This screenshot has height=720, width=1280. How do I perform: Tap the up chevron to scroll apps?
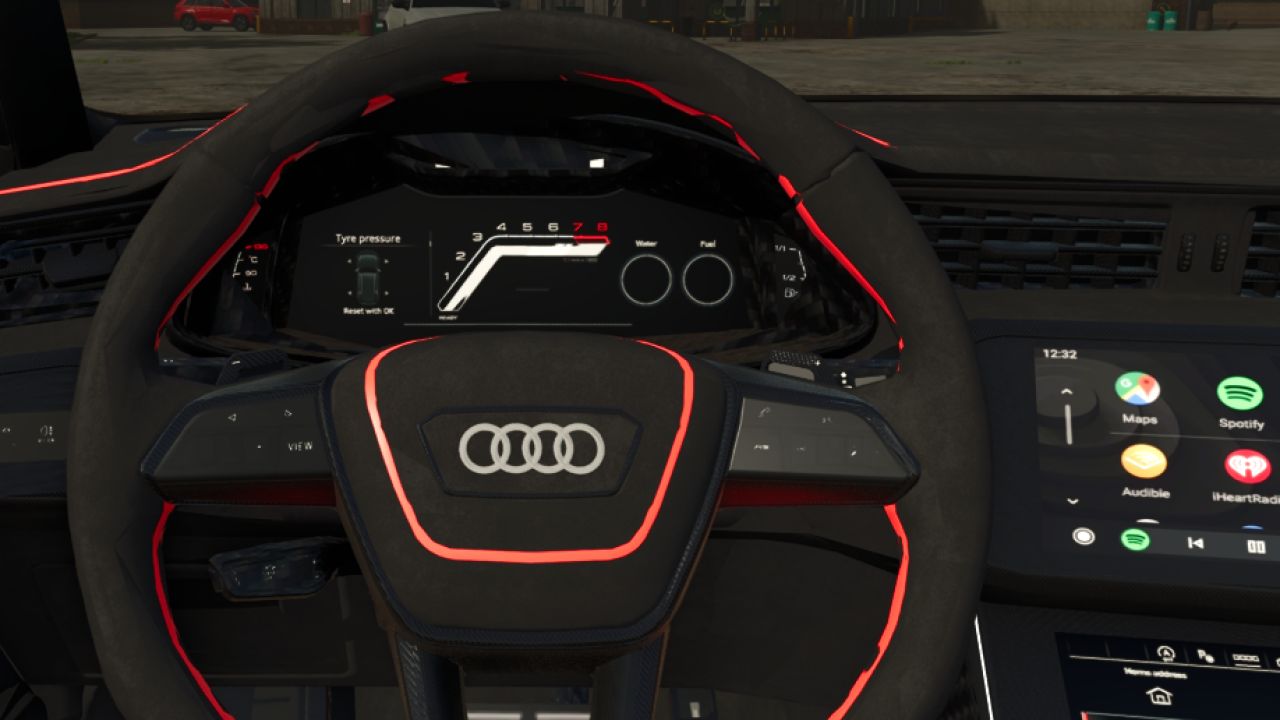(1065, 389)
